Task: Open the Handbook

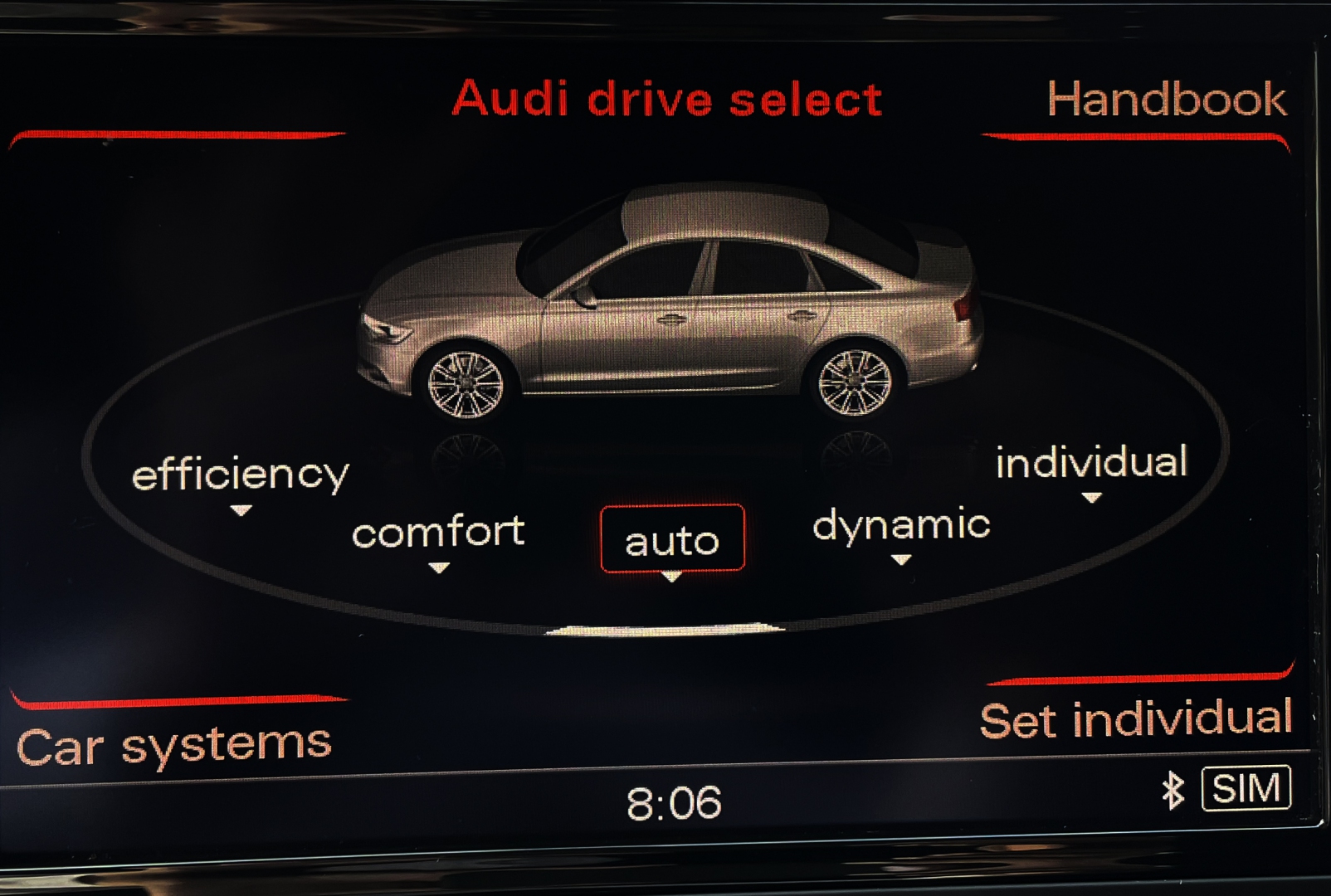Action: pyautogui.click(x=1166, y=100)
